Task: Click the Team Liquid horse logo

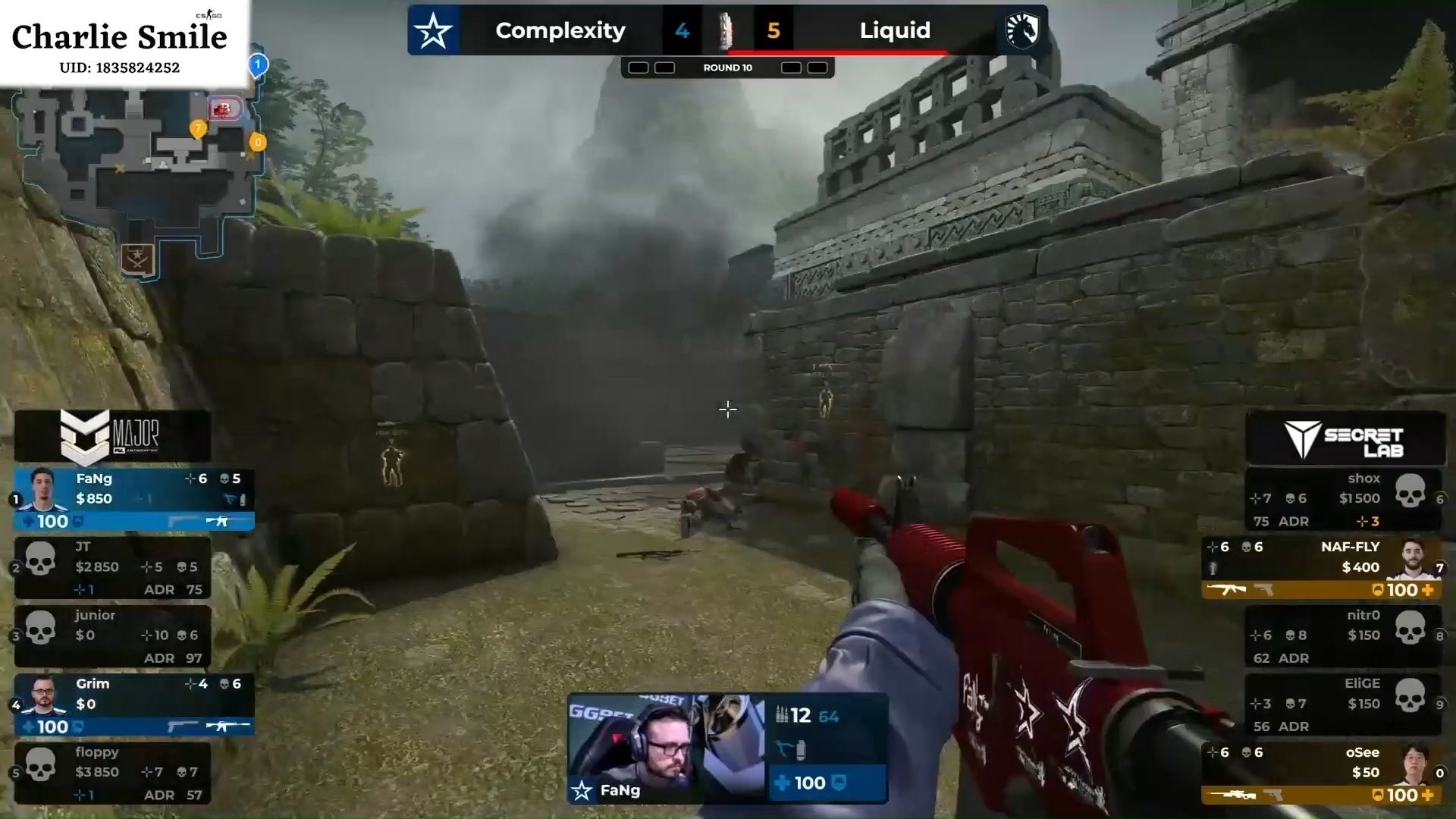Action: (1021, 31)
